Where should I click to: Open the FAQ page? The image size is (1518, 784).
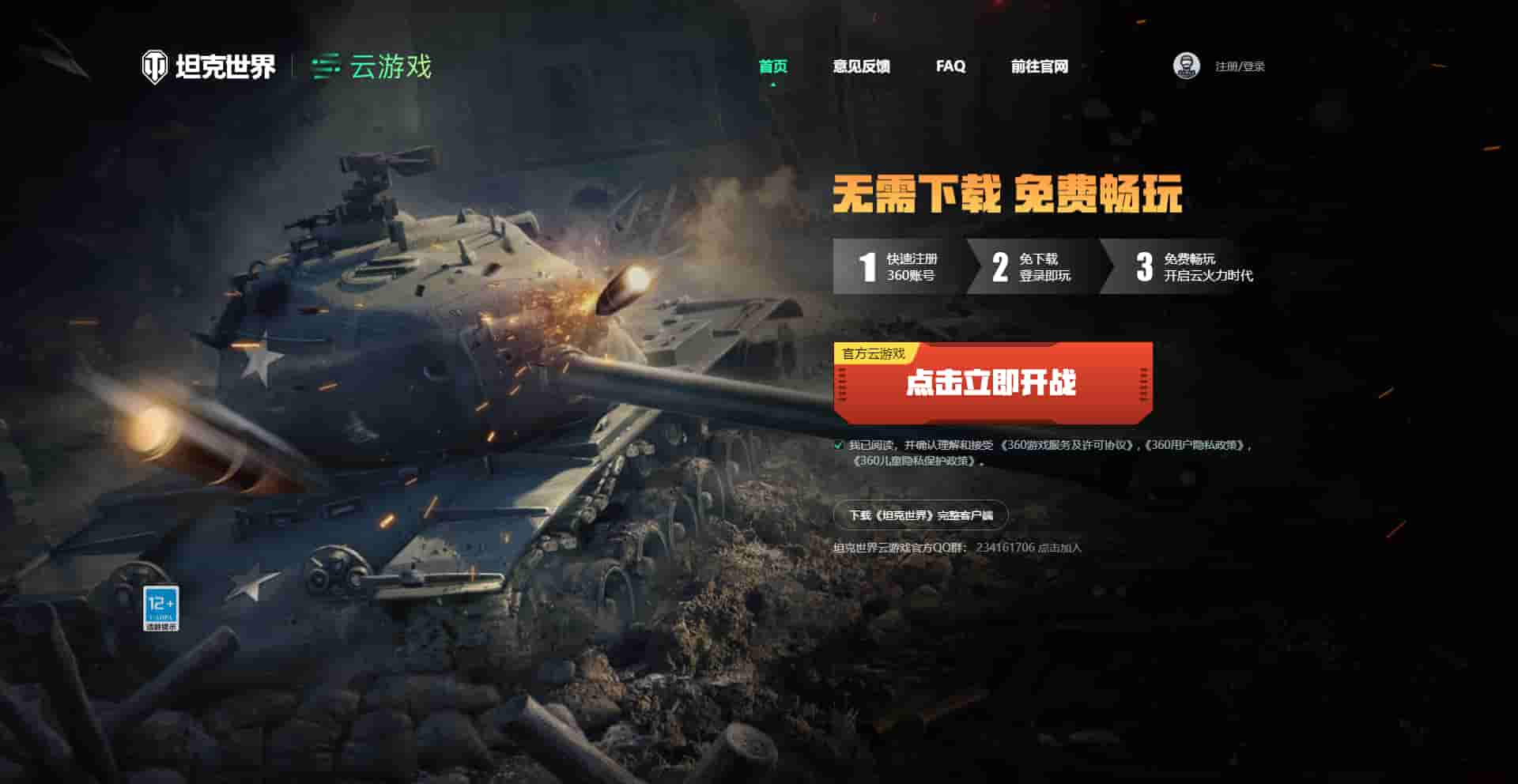[x=950, y=68]
